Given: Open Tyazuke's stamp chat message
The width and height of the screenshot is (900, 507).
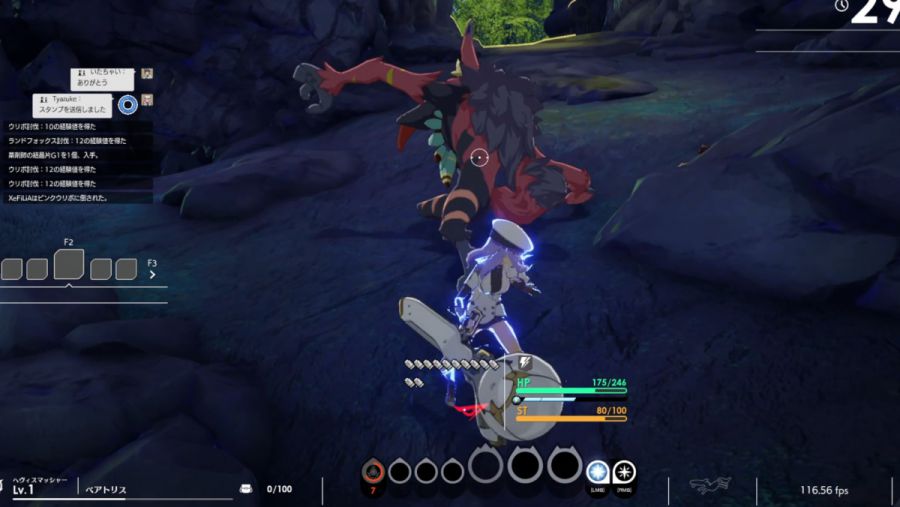Looking at the screenshot, I should [x=72, y=104].
